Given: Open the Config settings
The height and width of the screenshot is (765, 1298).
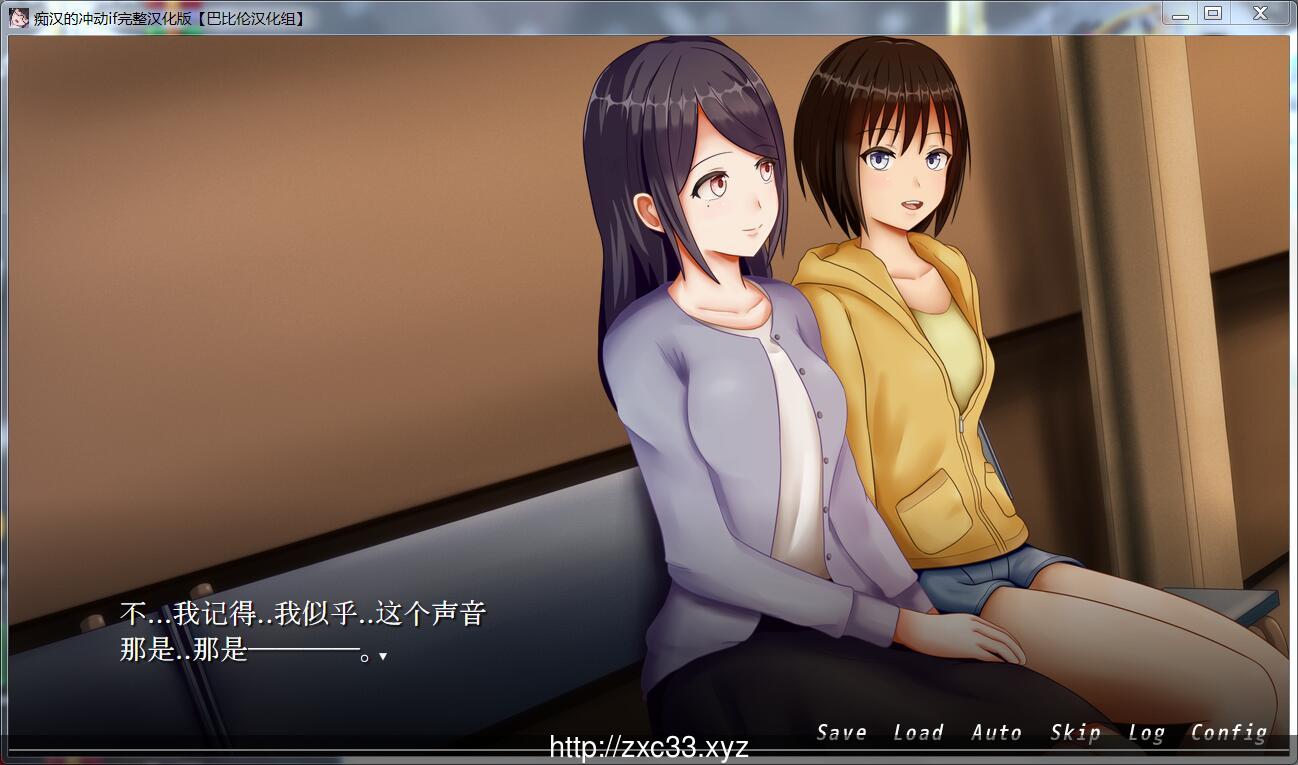Looking at the screenshot, I should click(x=1228, y=733).
